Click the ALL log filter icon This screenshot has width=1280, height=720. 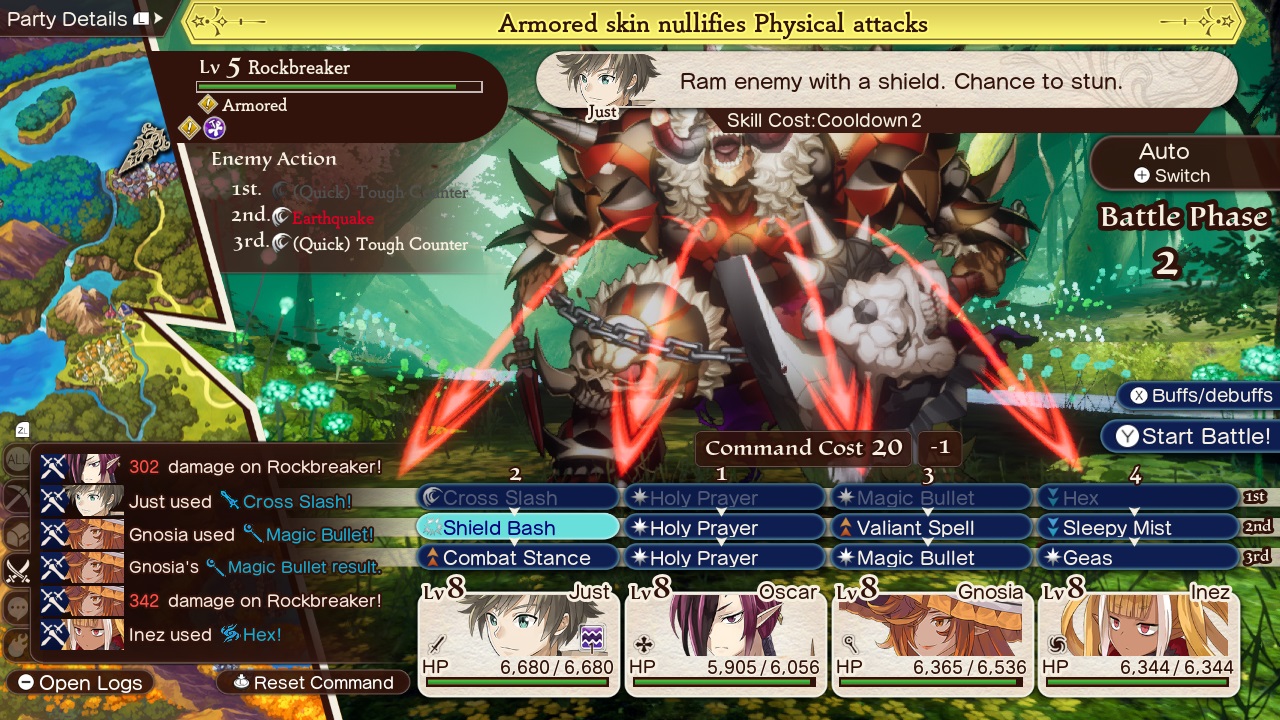15,459
